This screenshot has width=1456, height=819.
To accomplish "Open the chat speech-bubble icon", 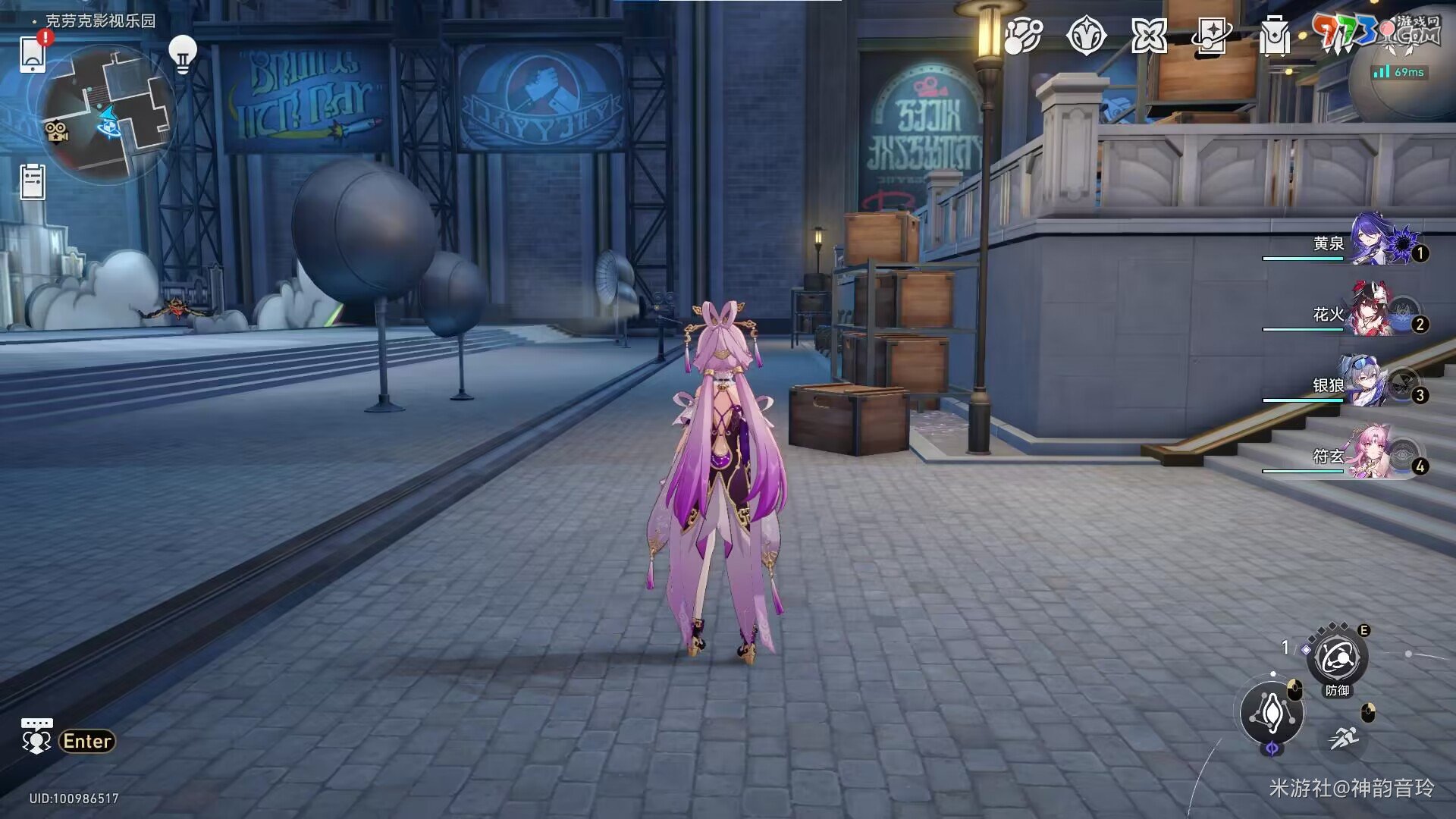I will click(36, 737).
